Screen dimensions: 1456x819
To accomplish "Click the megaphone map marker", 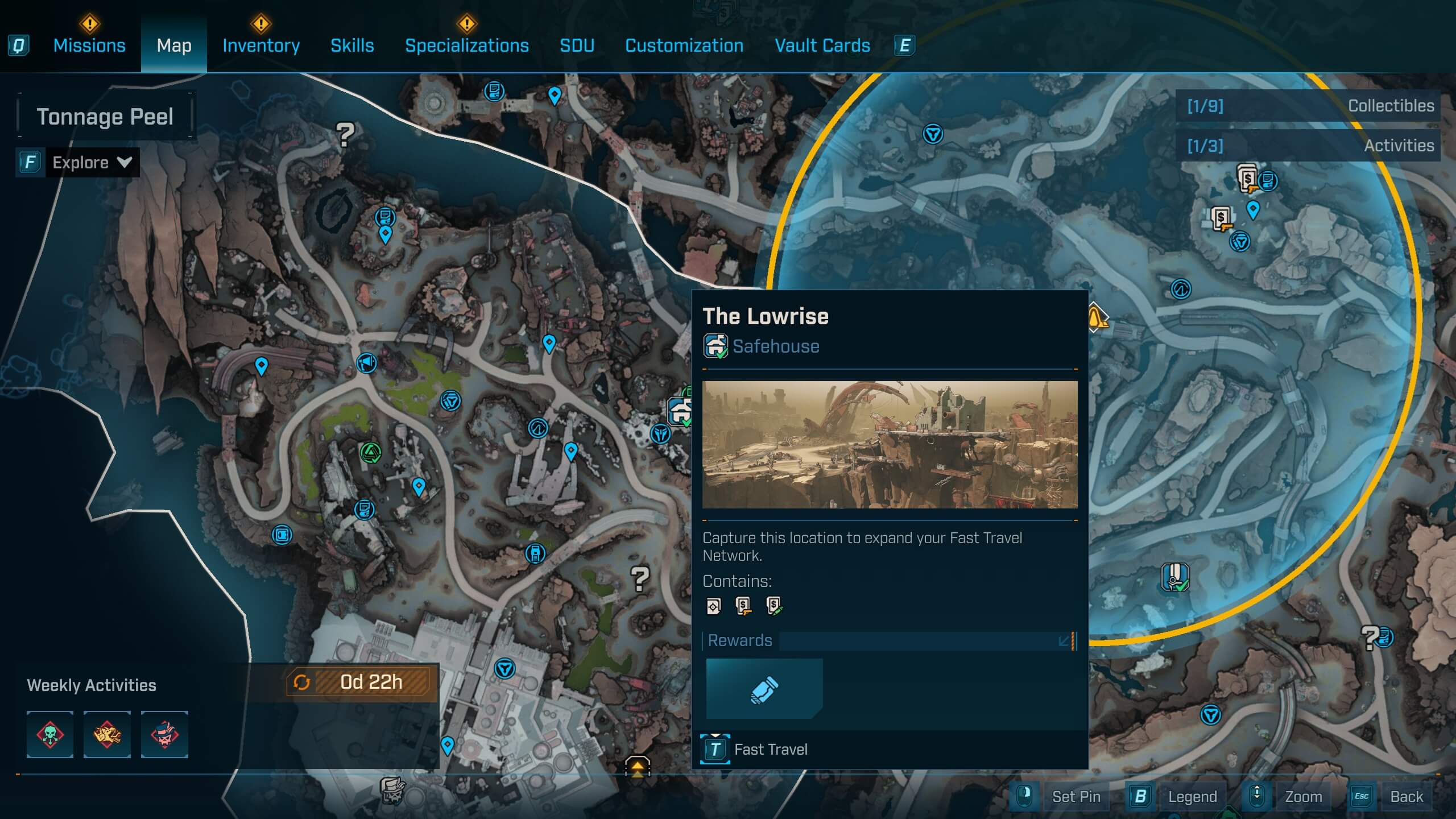I will (x=366, y=362).
